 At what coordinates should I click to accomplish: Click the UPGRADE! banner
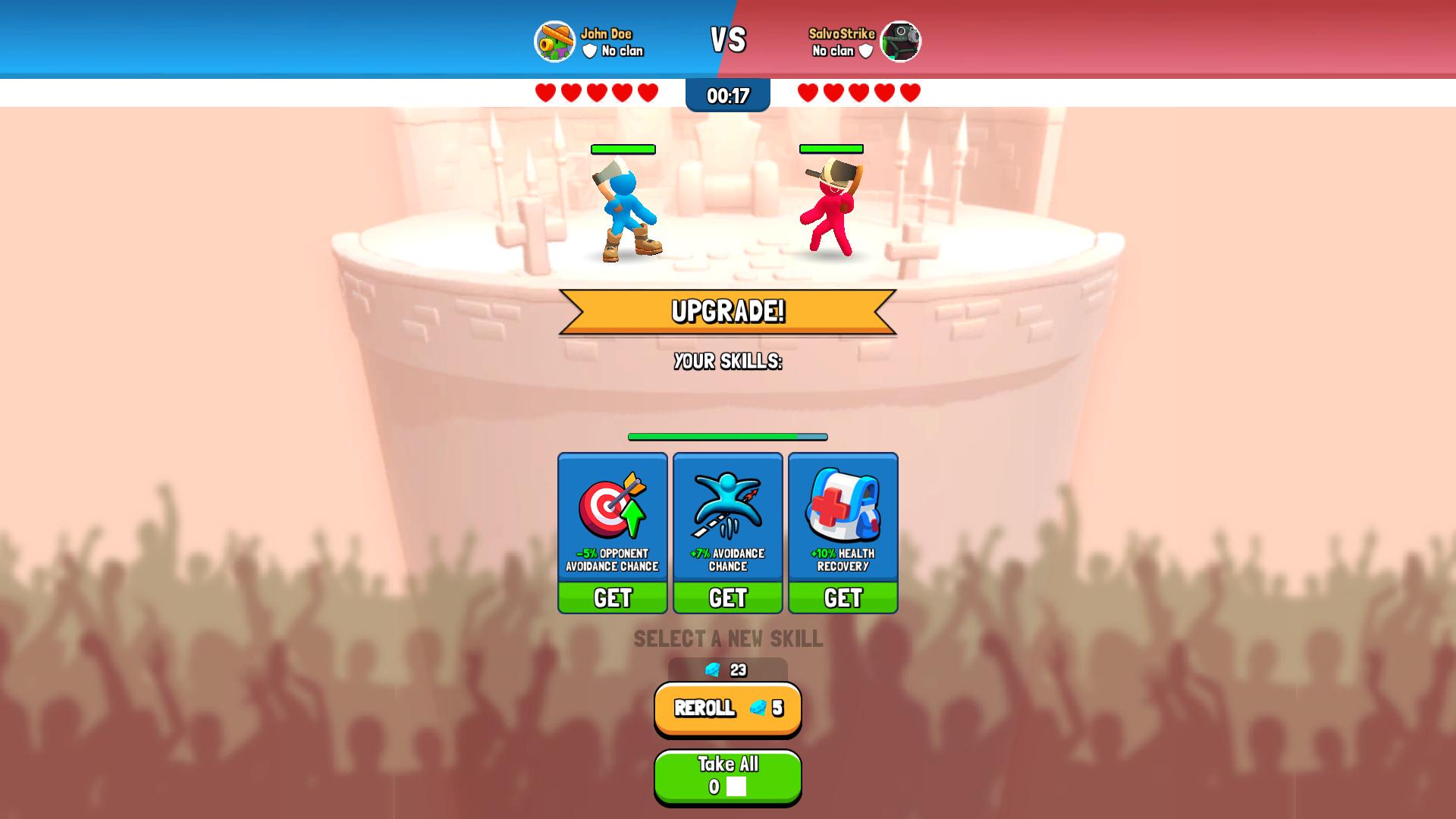[x=726, y=310]
